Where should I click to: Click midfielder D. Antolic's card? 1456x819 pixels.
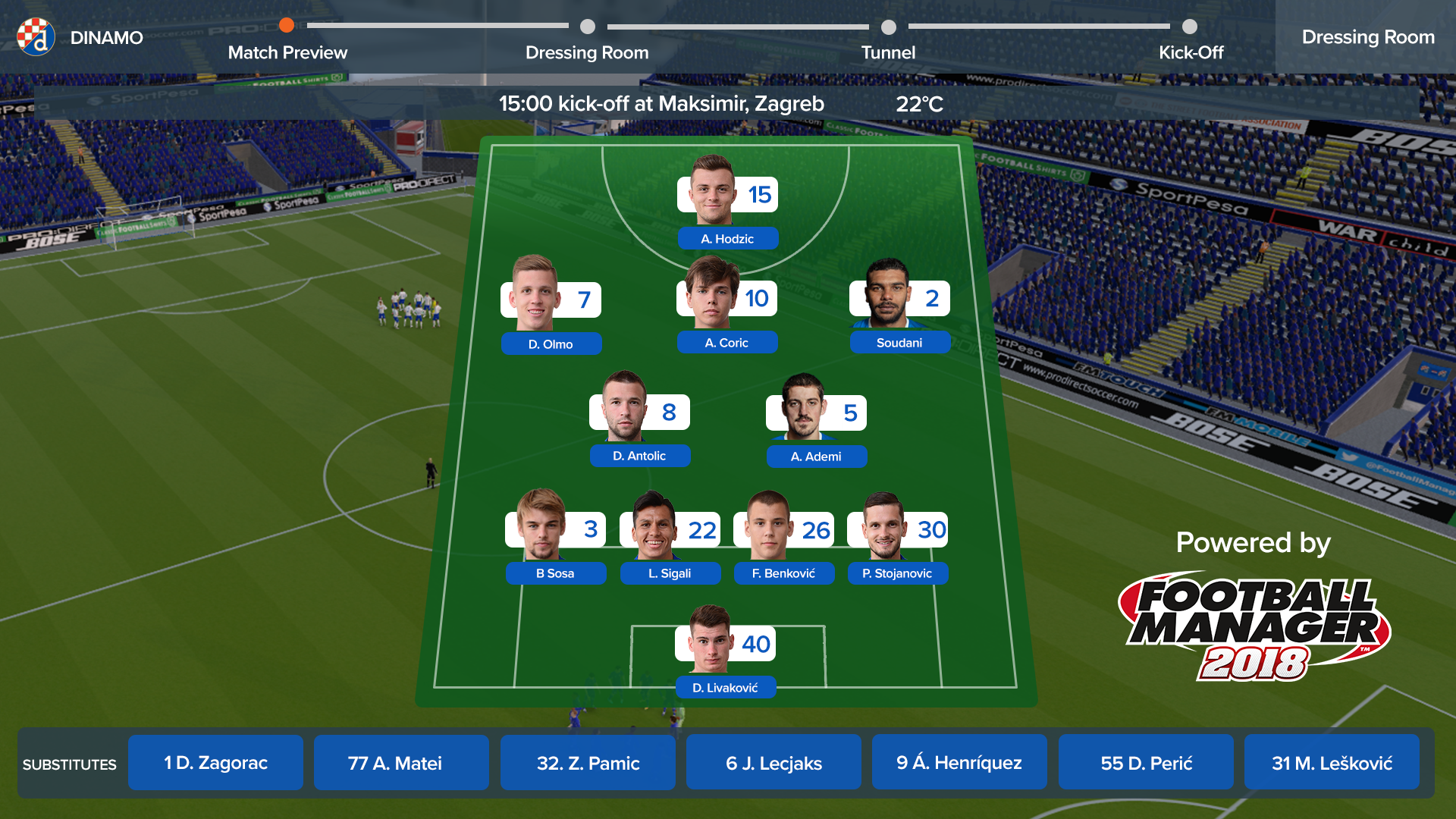pos(639,421)
